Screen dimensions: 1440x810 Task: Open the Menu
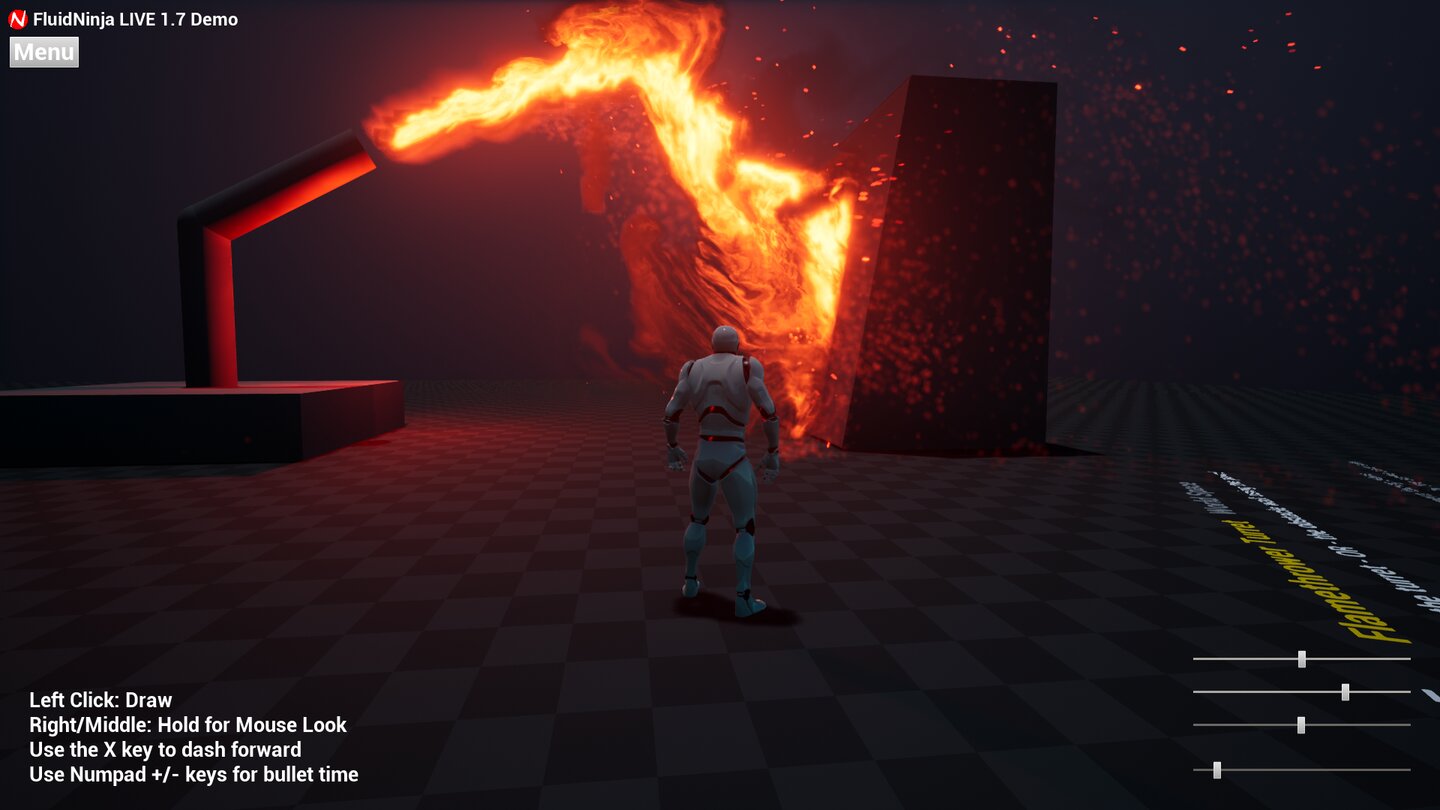coord(43,52)
